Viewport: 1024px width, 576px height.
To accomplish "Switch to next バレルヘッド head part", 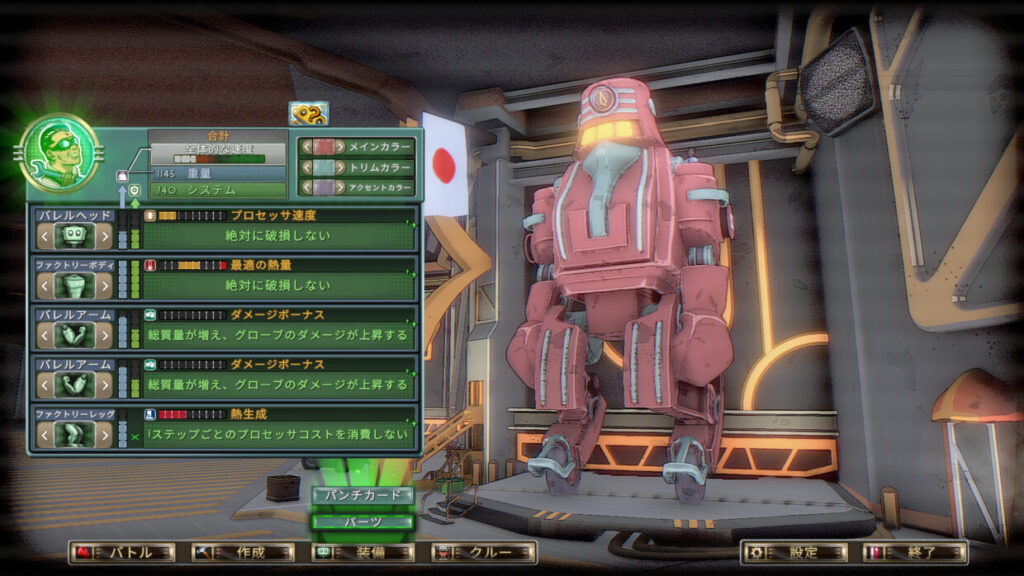I will coord(103,237).
